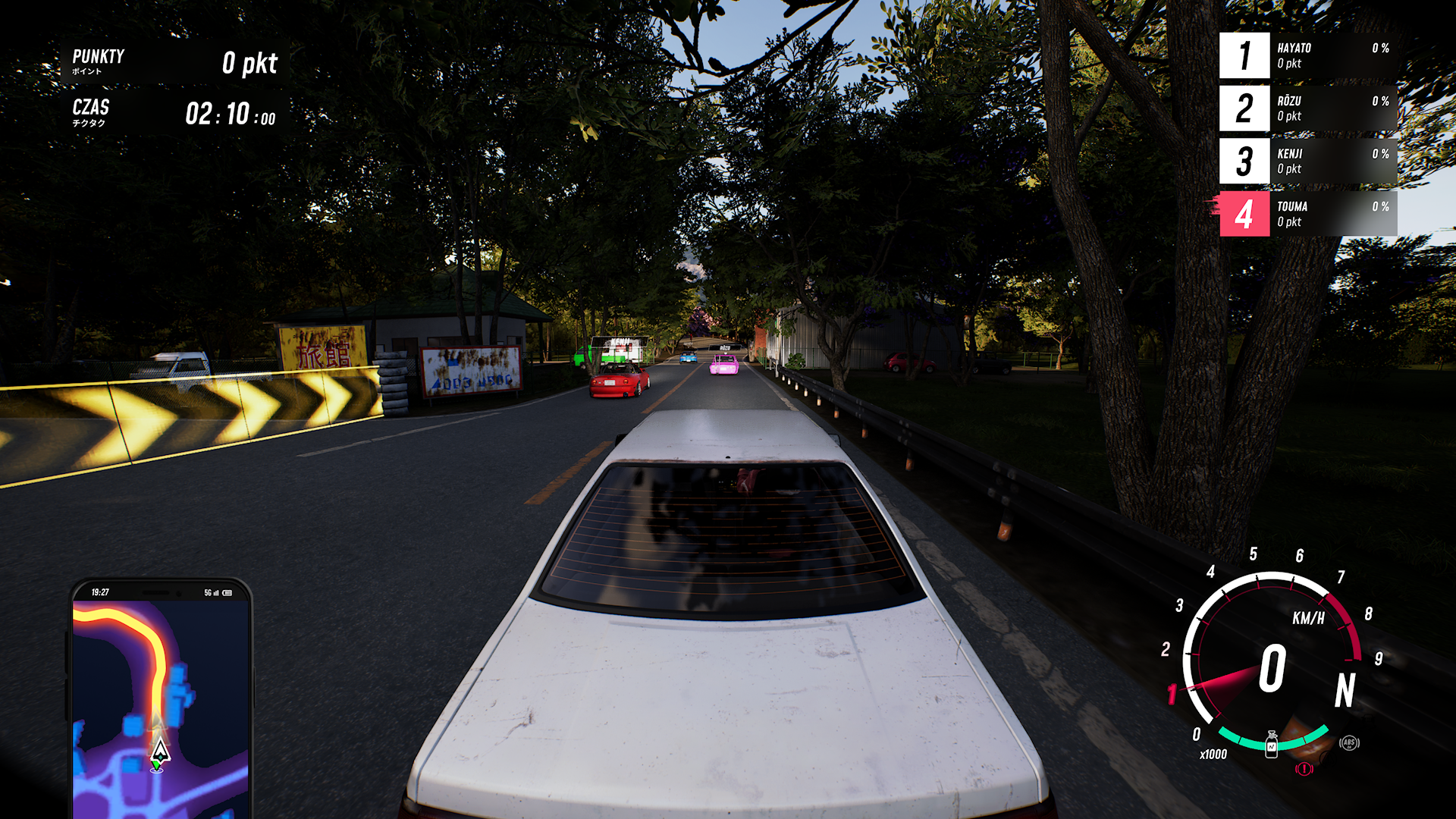Toggle the ABS indicator icon
The image size is (1456, 819).
[x=1349, y=743]
